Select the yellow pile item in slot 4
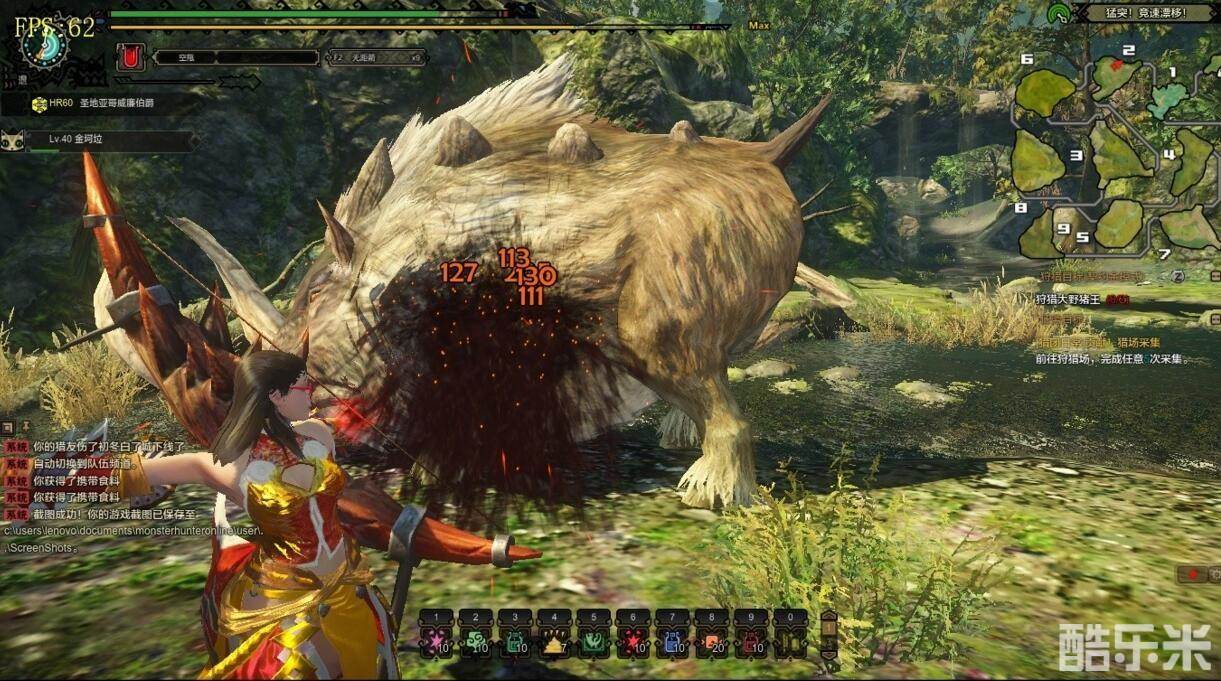Image resolution: width=1221 pixels, height=681 pixels. pos(553,641)
